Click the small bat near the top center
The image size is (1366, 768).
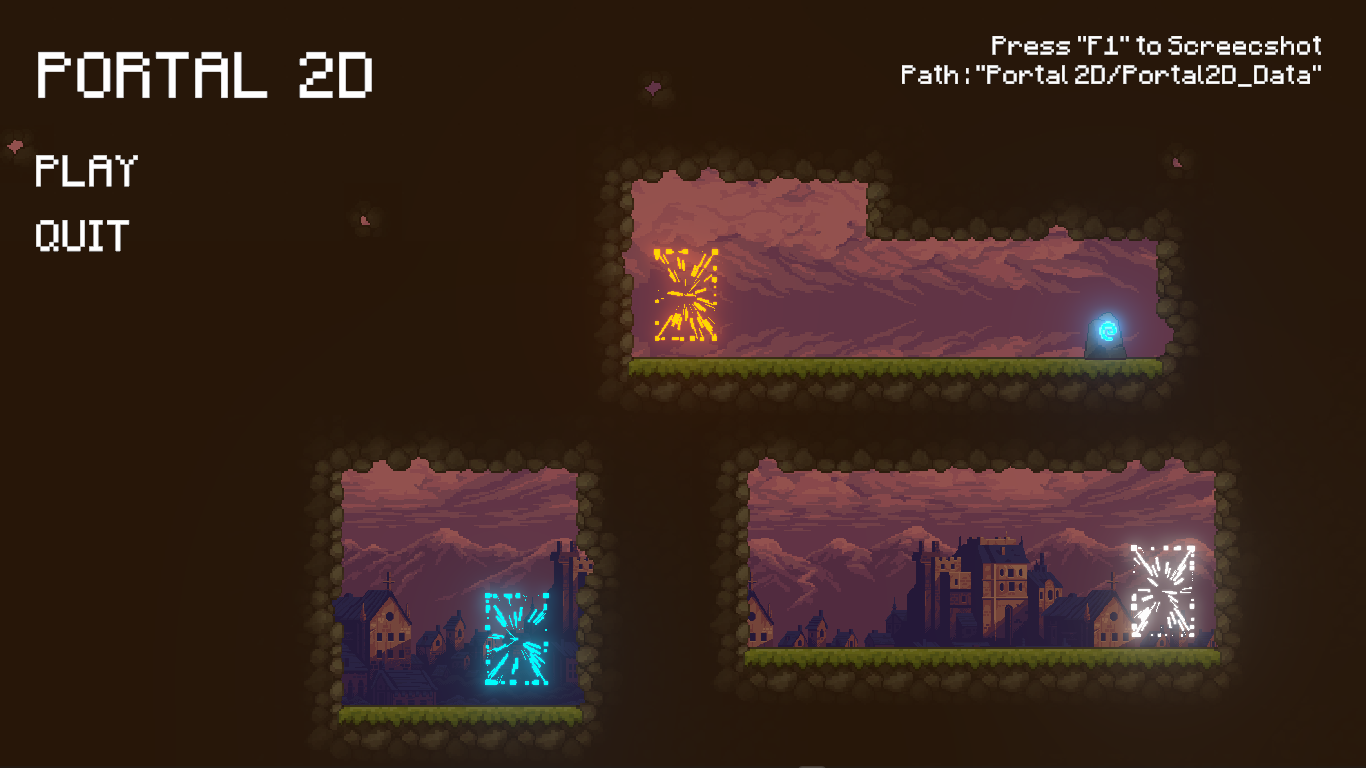pyautogui.click(x=653, y=90)
